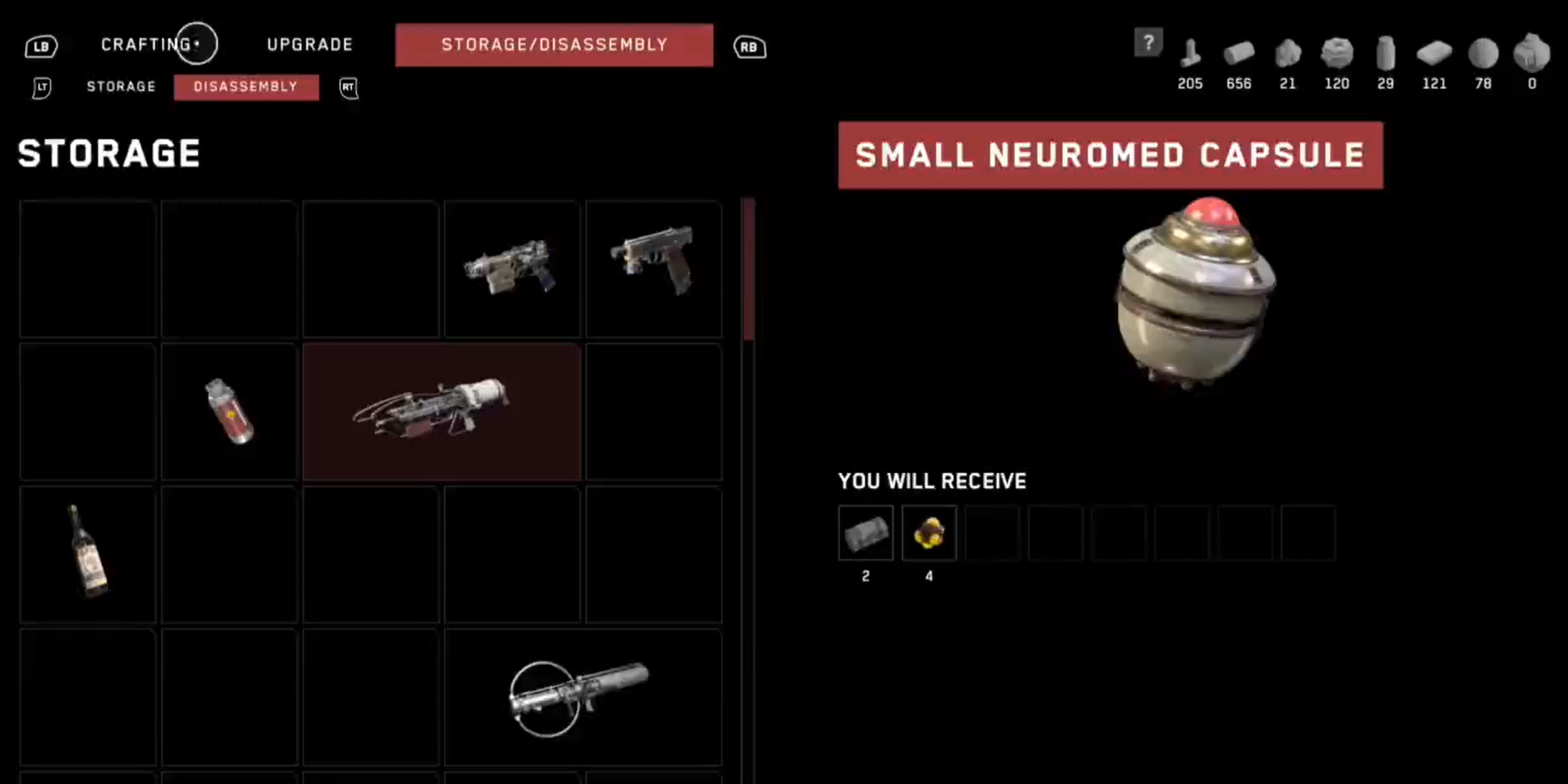Switch to the Storage sub-tab

(121, 87)
